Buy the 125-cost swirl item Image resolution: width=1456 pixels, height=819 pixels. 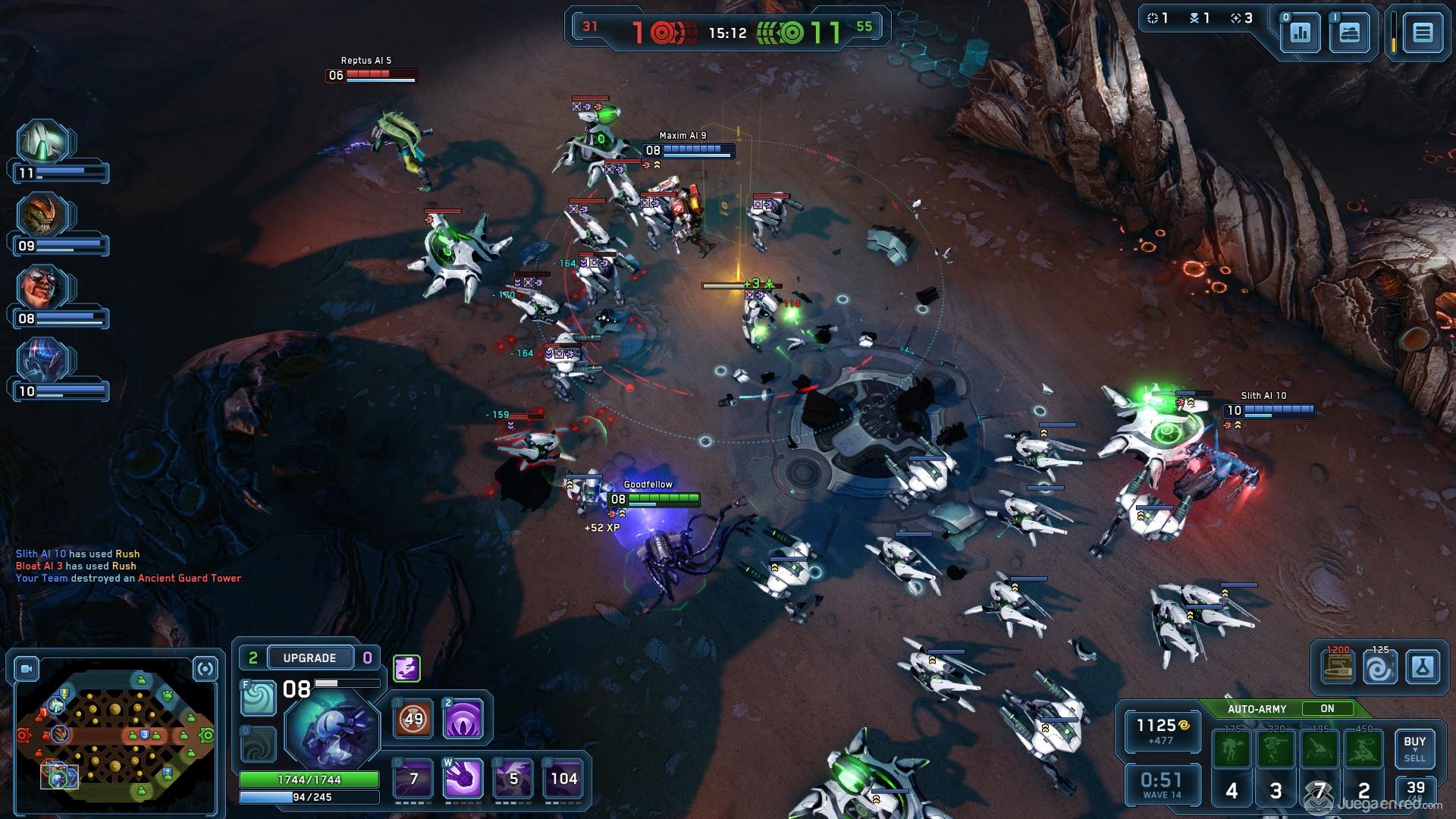[x=1379, y=668]
